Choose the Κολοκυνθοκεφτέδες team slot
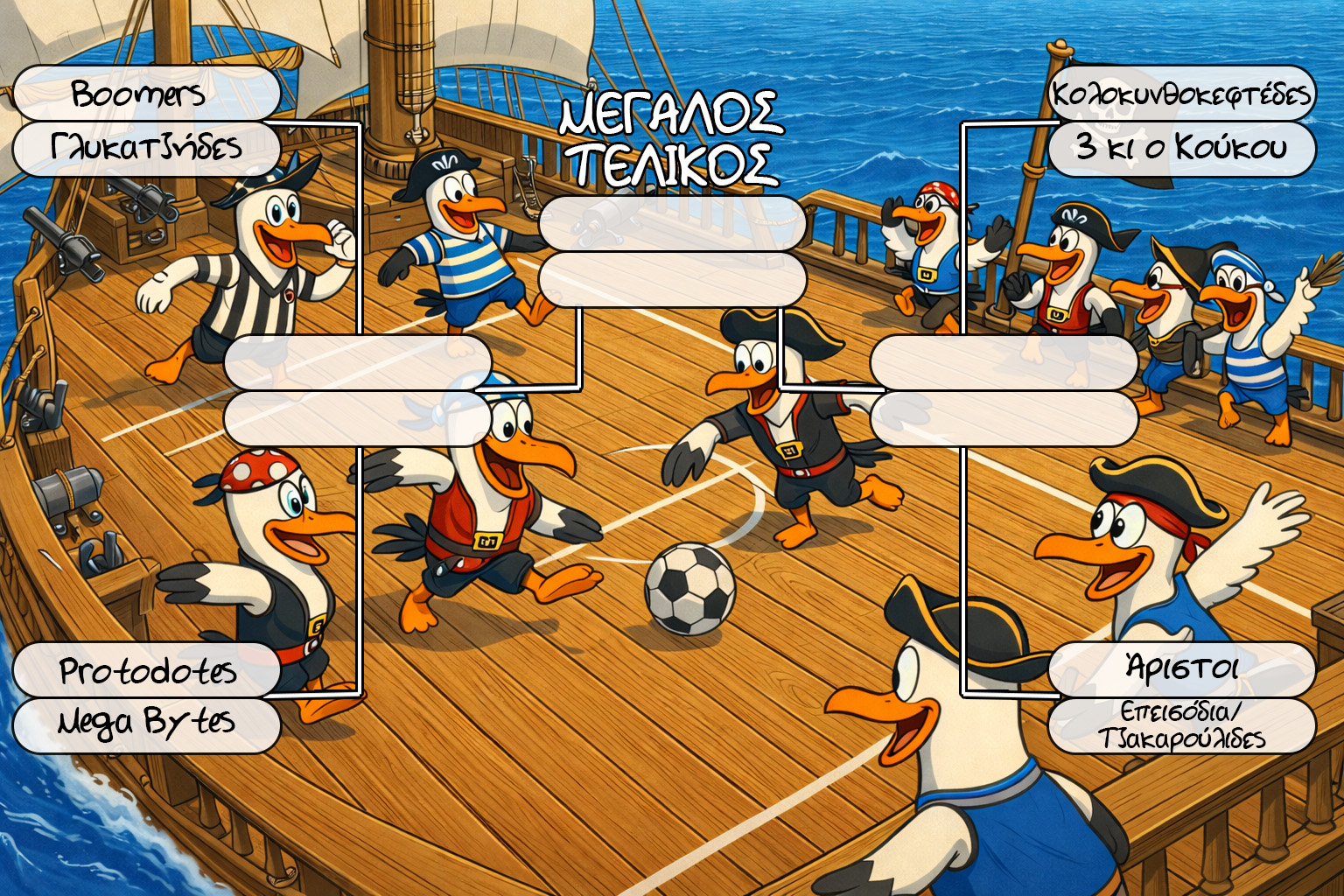 point(1181,93)
